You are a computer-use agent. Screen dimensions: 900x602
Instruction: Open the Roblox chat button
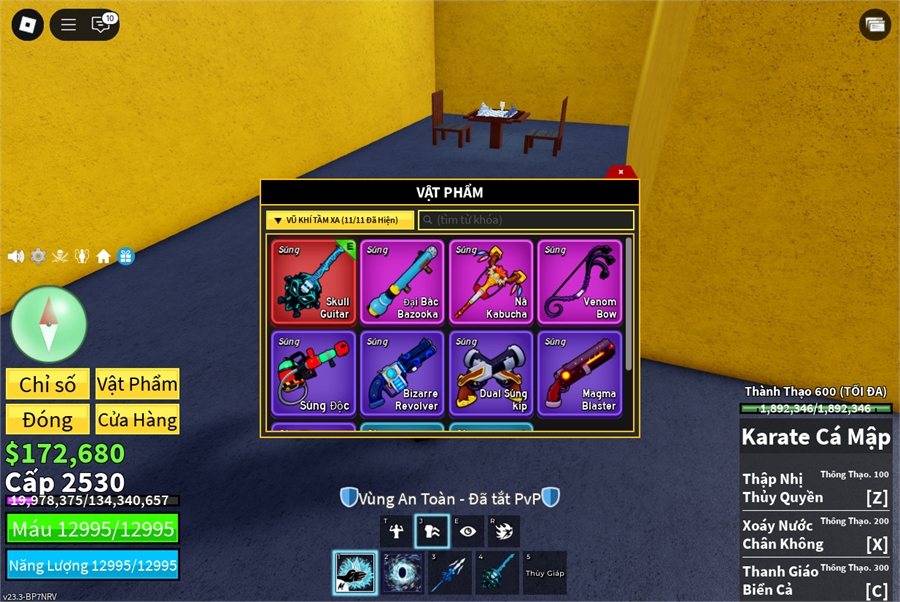[x=100, y=25]
